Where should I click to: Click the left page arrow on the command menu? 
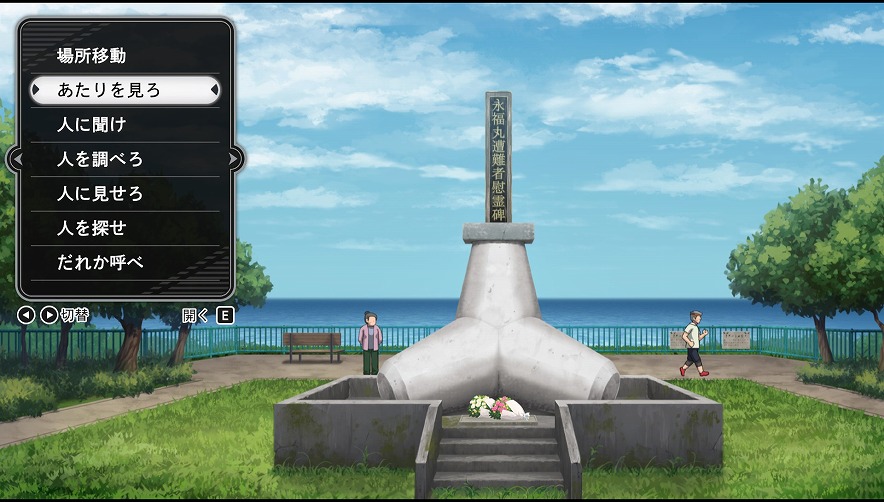pyautogui.click(x=16, y=159)
